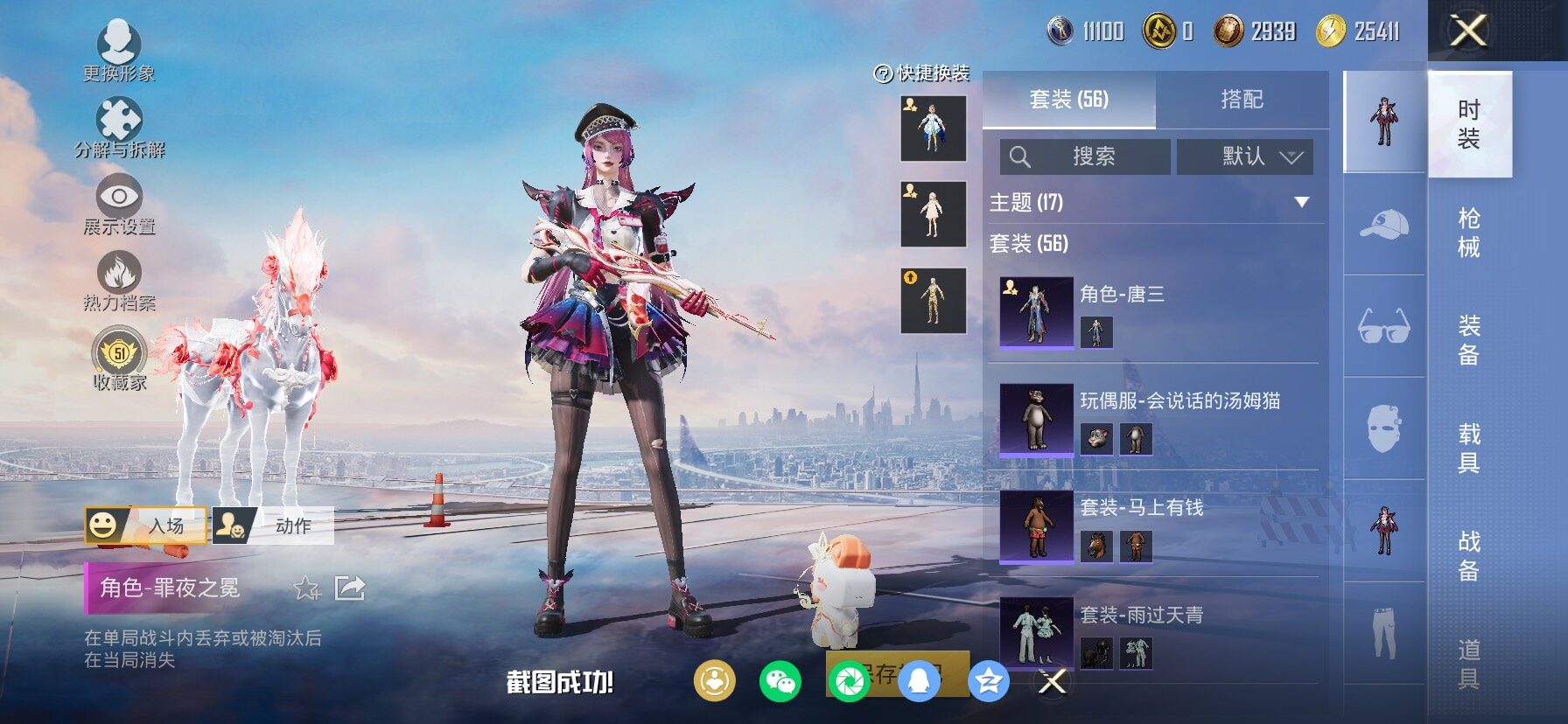This screenshot has height=724, width=1568.
Task: Switch to the 枪械 weapons category
Action: click(1469, 233)
